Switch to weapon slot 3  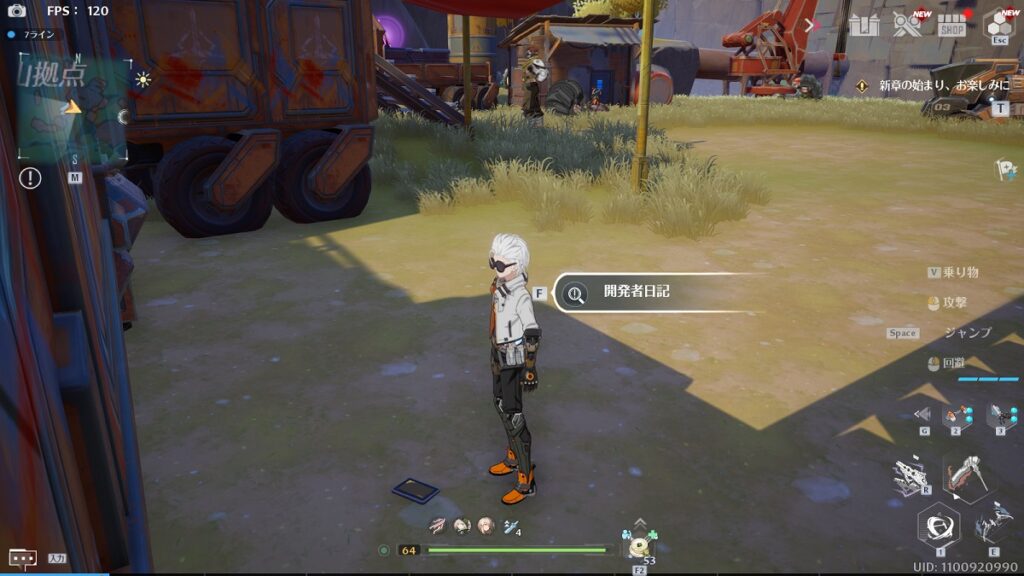click(1002, 415)
